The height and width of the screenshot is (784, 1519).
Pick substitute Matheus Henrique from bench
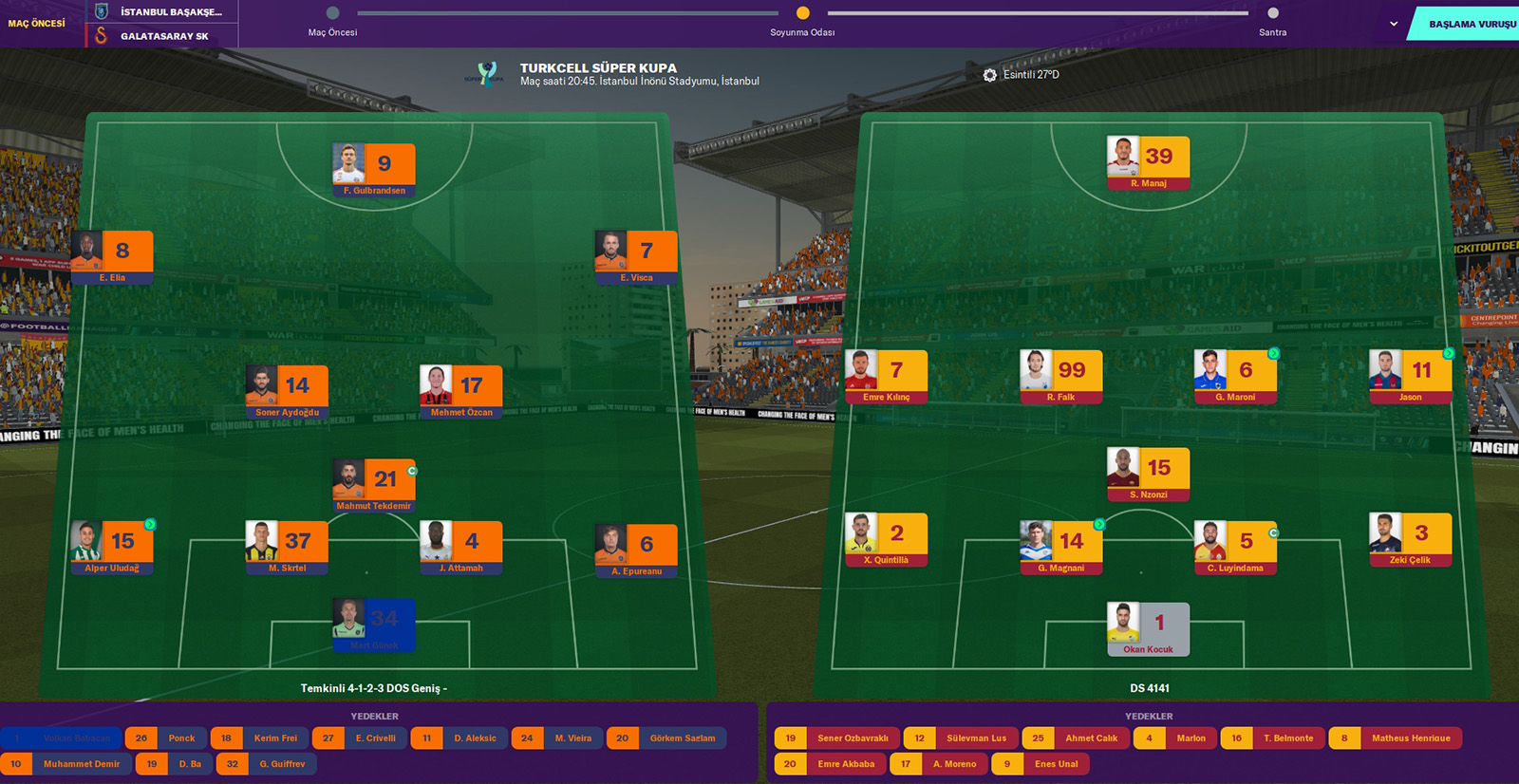click(x=1396, y=738)
